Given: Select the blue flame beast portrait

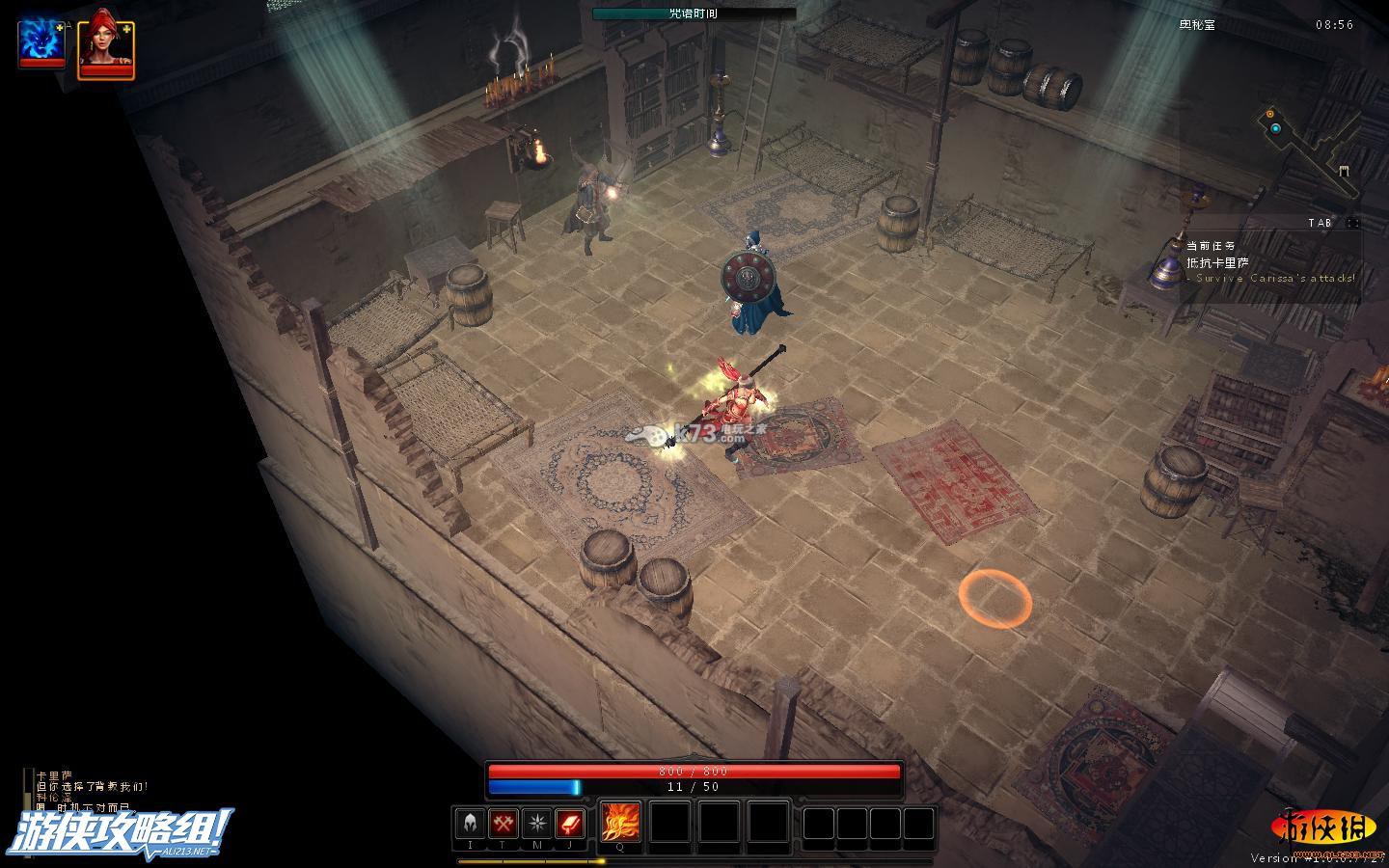Looking at the screenshot, I should tap(41, 43).
